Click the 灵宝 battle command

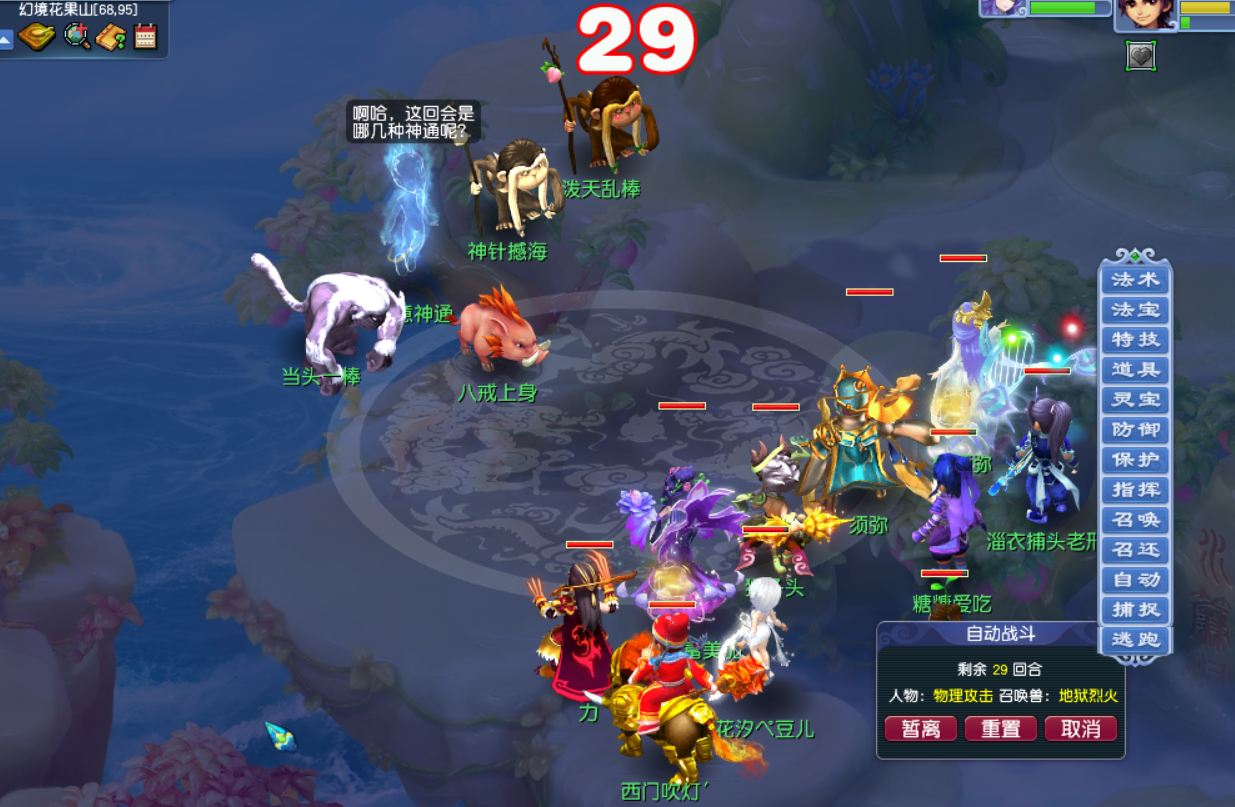tap(1135, 400)
